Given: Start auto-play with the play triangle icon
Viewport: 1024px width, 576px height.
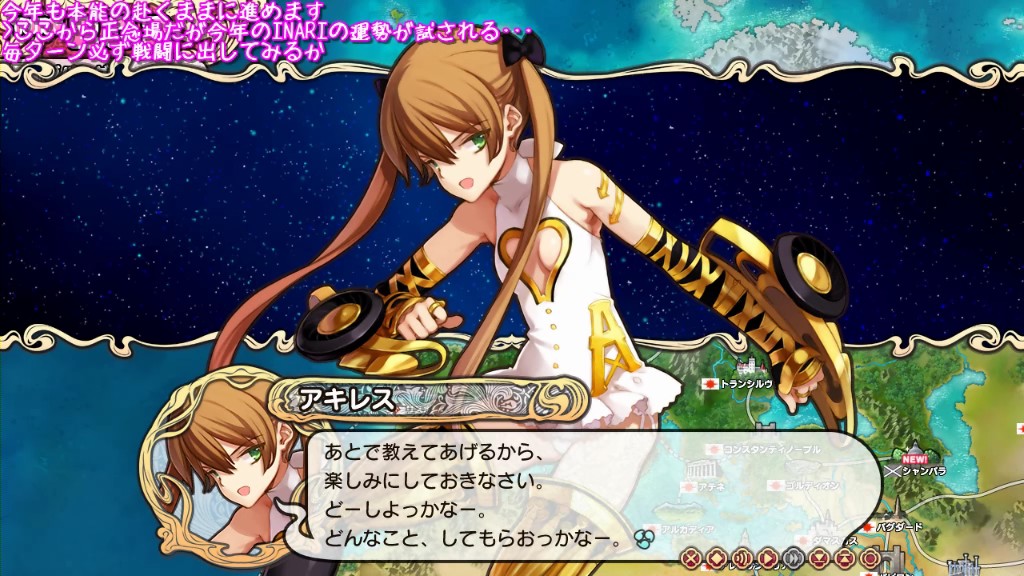Looking at the screenshot, I should (x=768, y=557).
